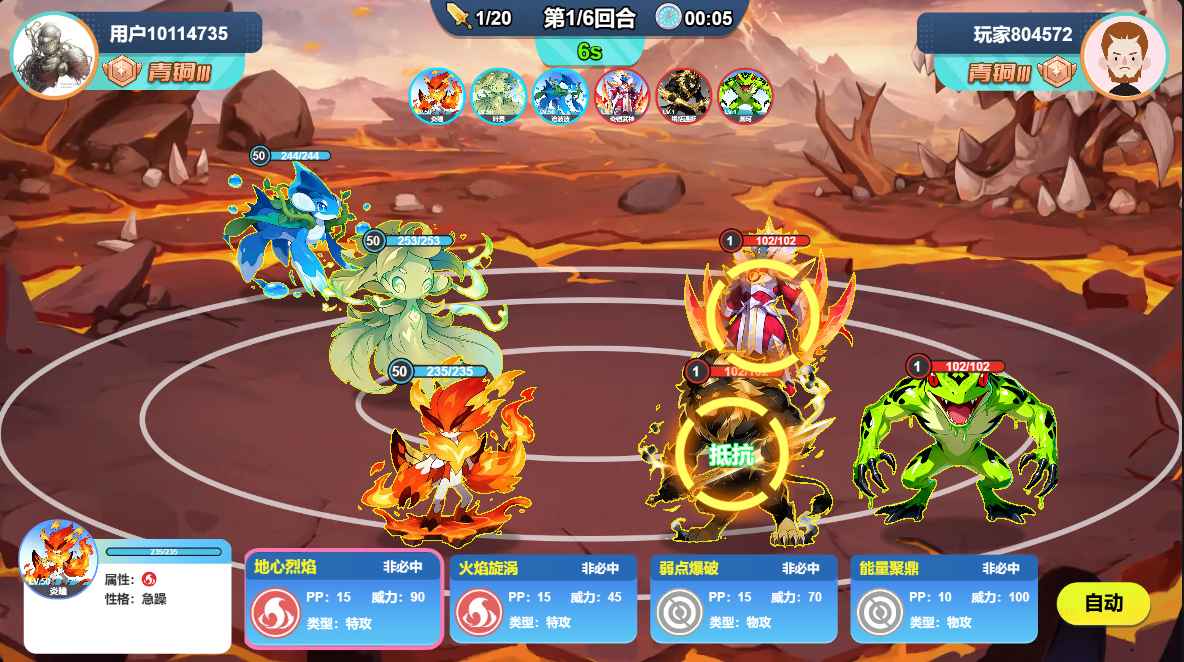Choose the 弱点爆破 skill
Viewport: 1184px width, 662px height.
point(743,598)
